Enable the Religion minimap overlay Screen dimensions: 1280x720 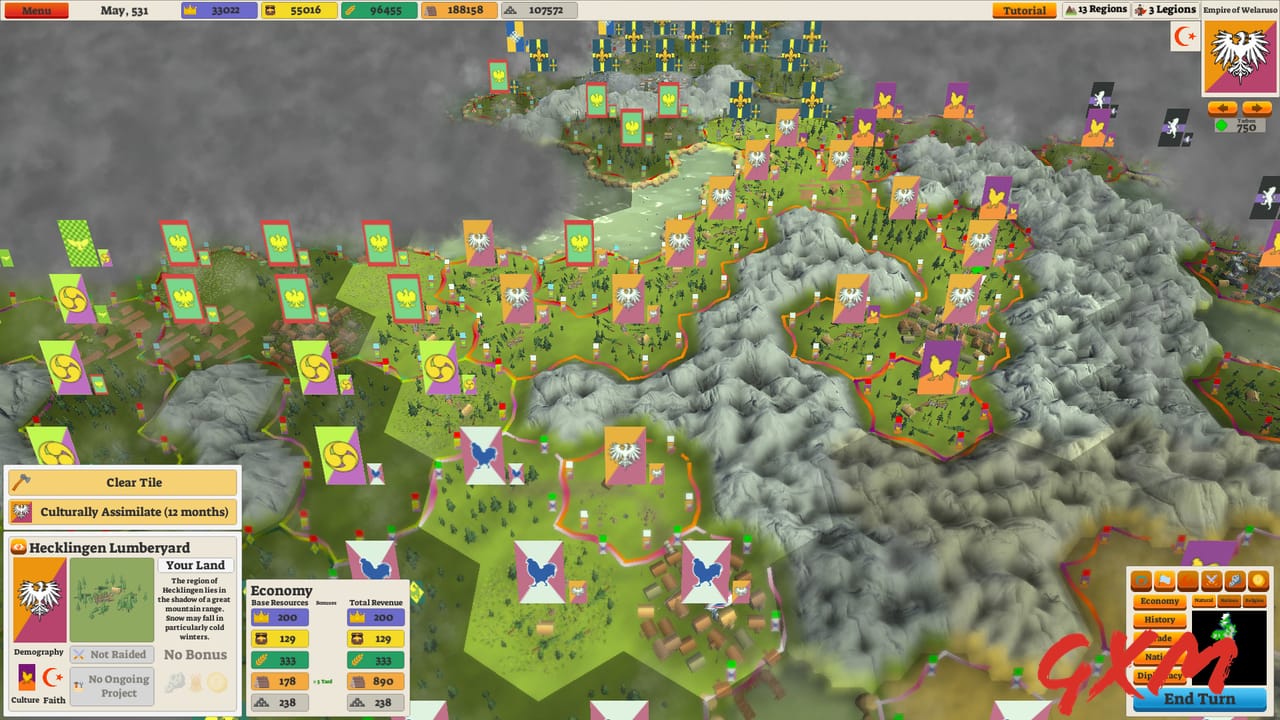pos(1255,601)
